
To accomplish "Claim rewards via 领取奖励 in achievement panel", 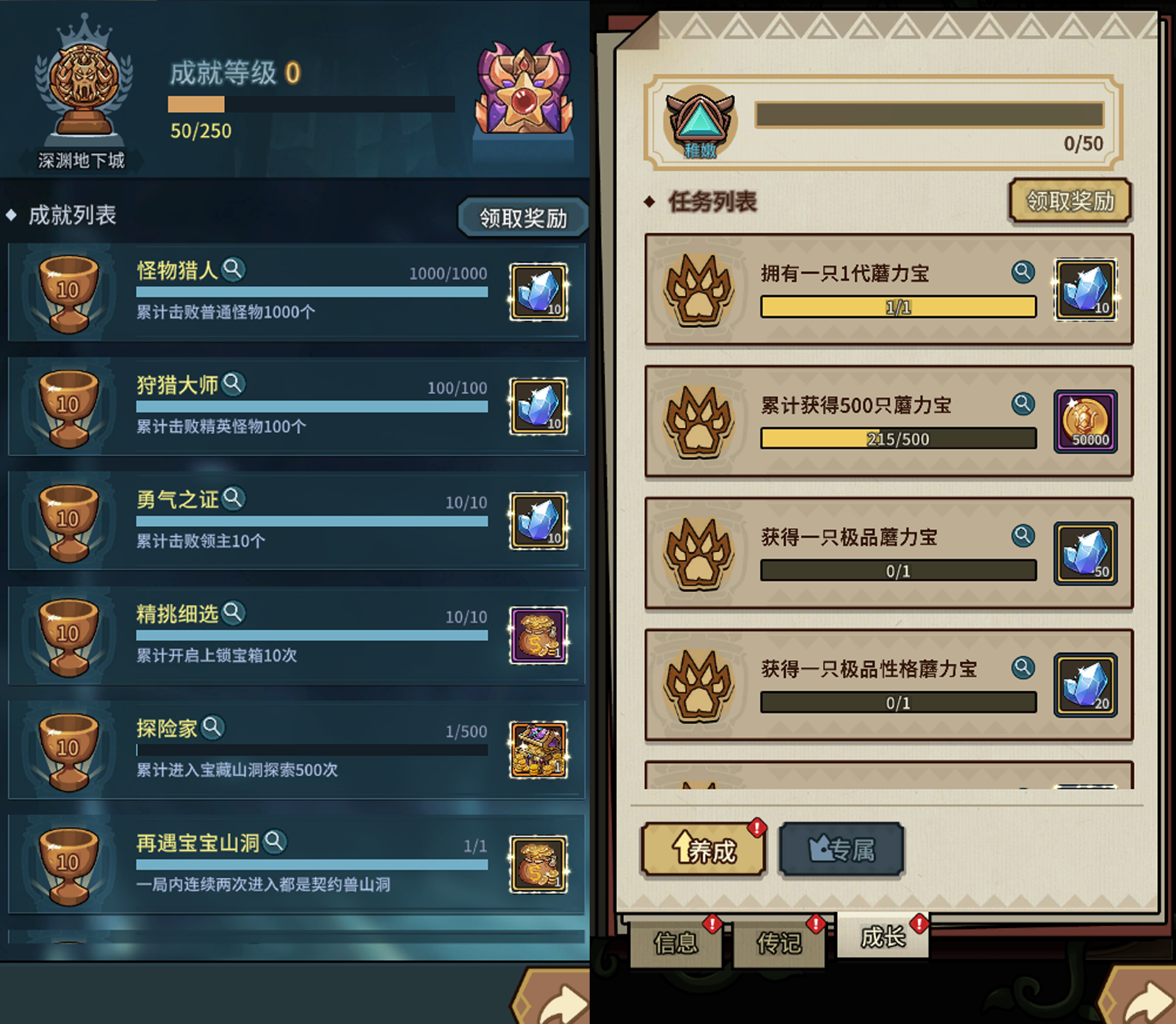I will click(x=522, y=217).
